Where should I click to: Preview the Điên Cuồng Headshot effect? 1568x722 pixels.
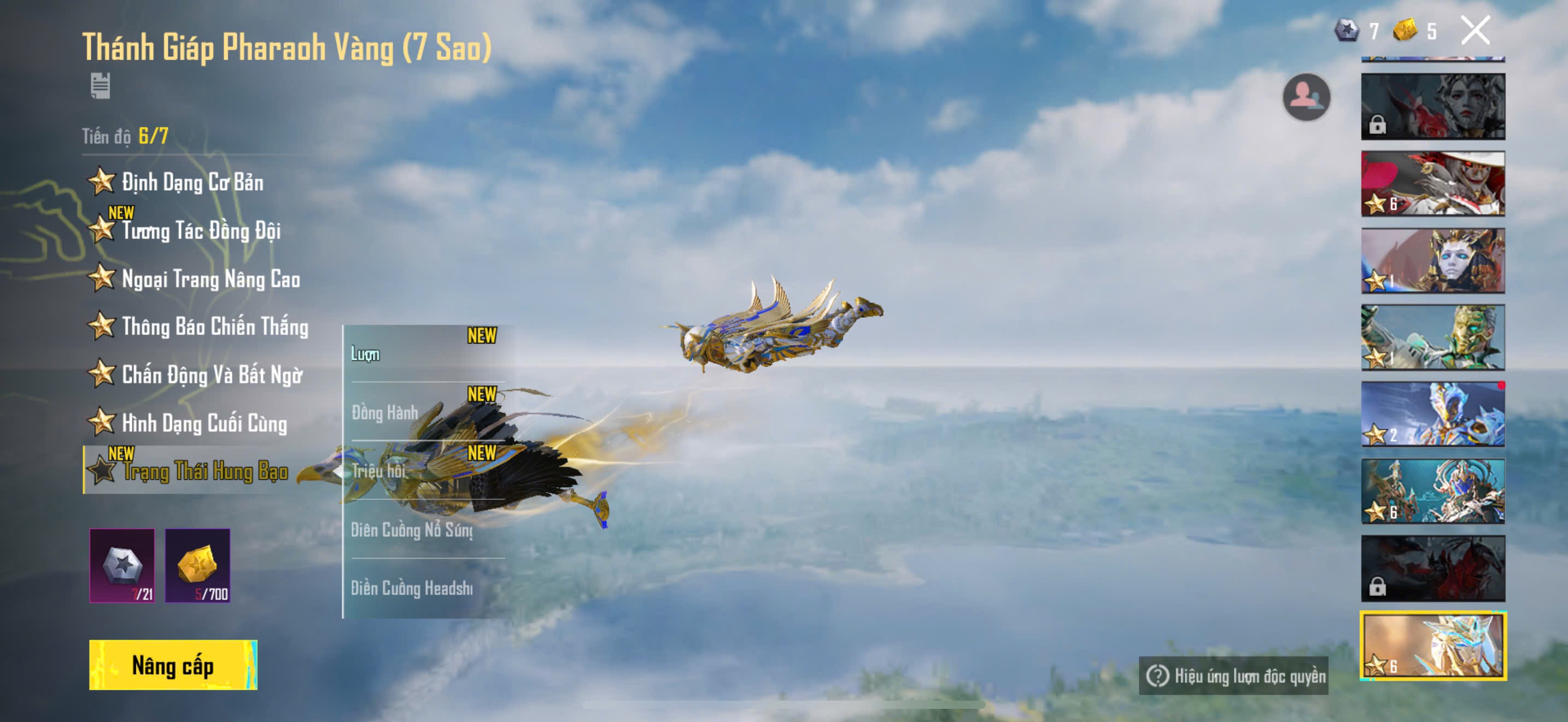click(425, 588)
